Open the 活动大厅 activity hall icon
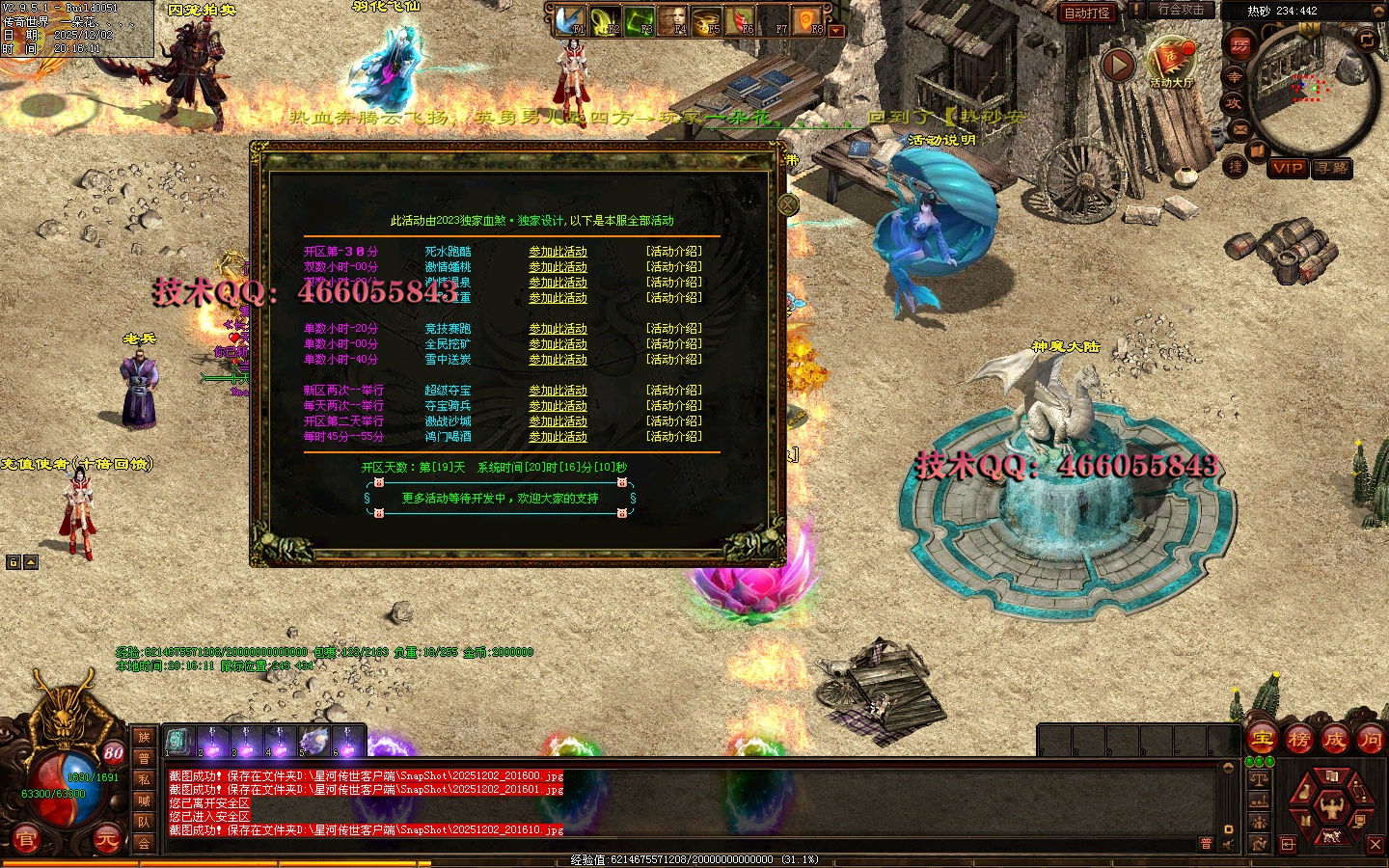The image size is (1389, 868). click(1171, 63)
